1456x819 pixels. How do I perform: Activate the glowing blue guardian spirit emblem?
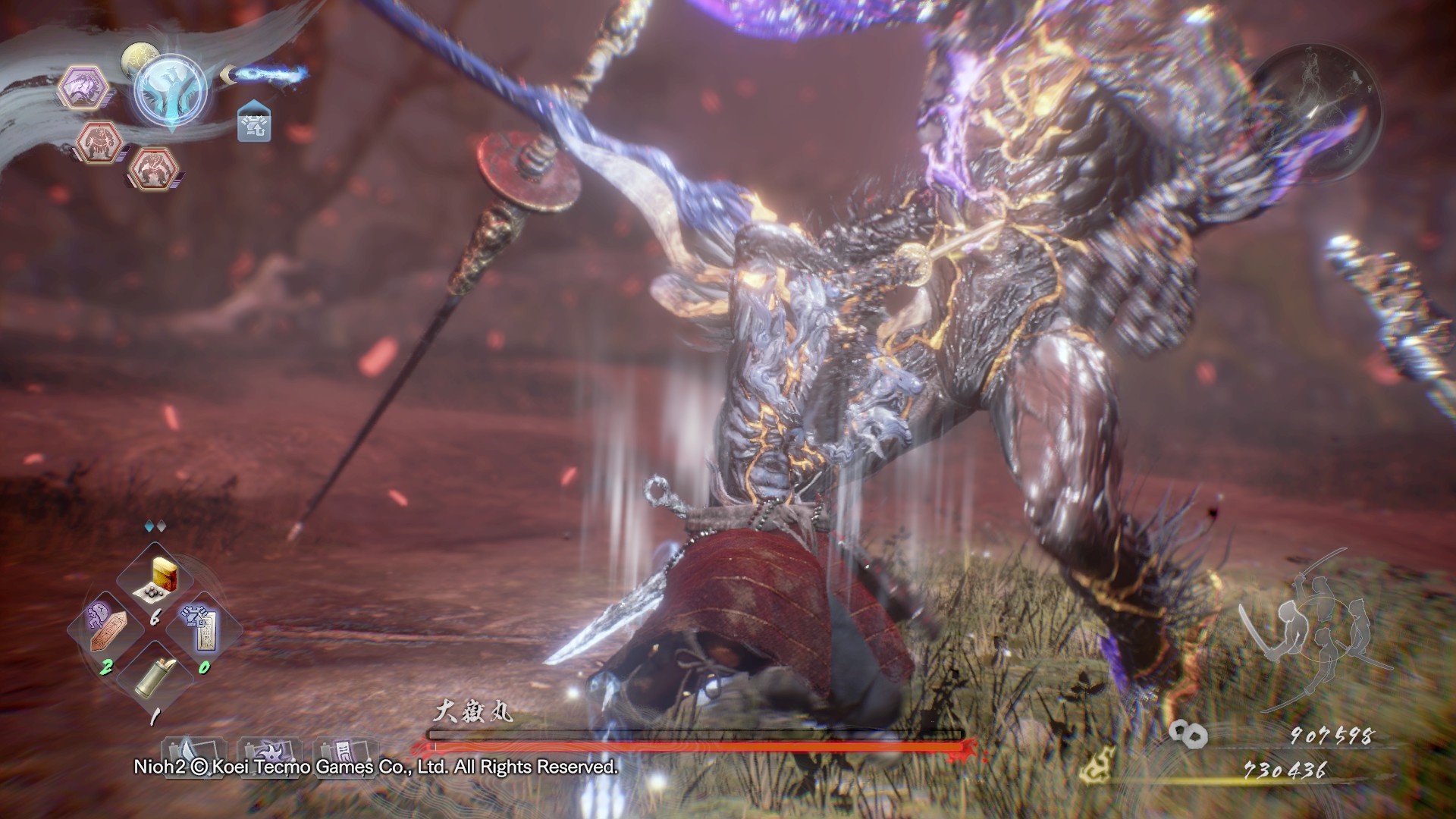tap(171, 90)
